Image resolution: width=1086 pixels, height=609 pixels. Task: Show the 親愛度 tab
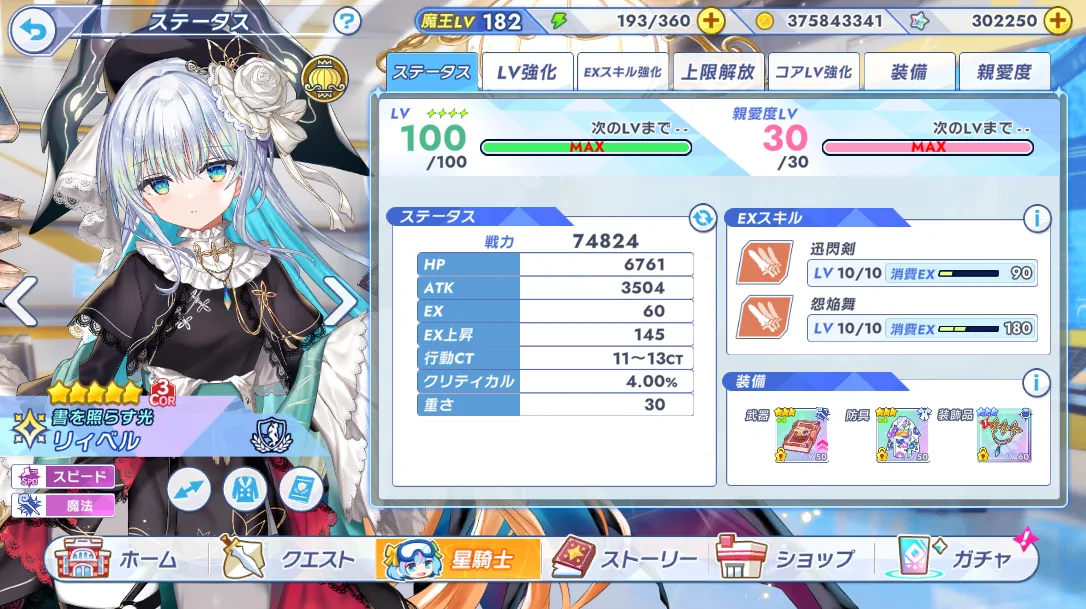click(x=1004, y=72)
